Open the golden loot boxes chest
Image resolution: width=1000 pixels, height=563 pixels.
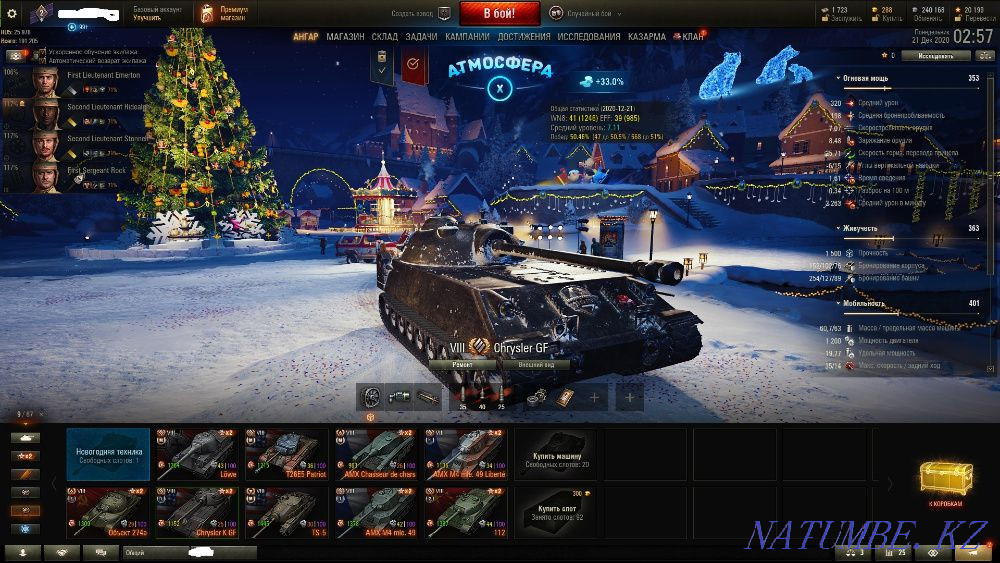click(945, 484)
